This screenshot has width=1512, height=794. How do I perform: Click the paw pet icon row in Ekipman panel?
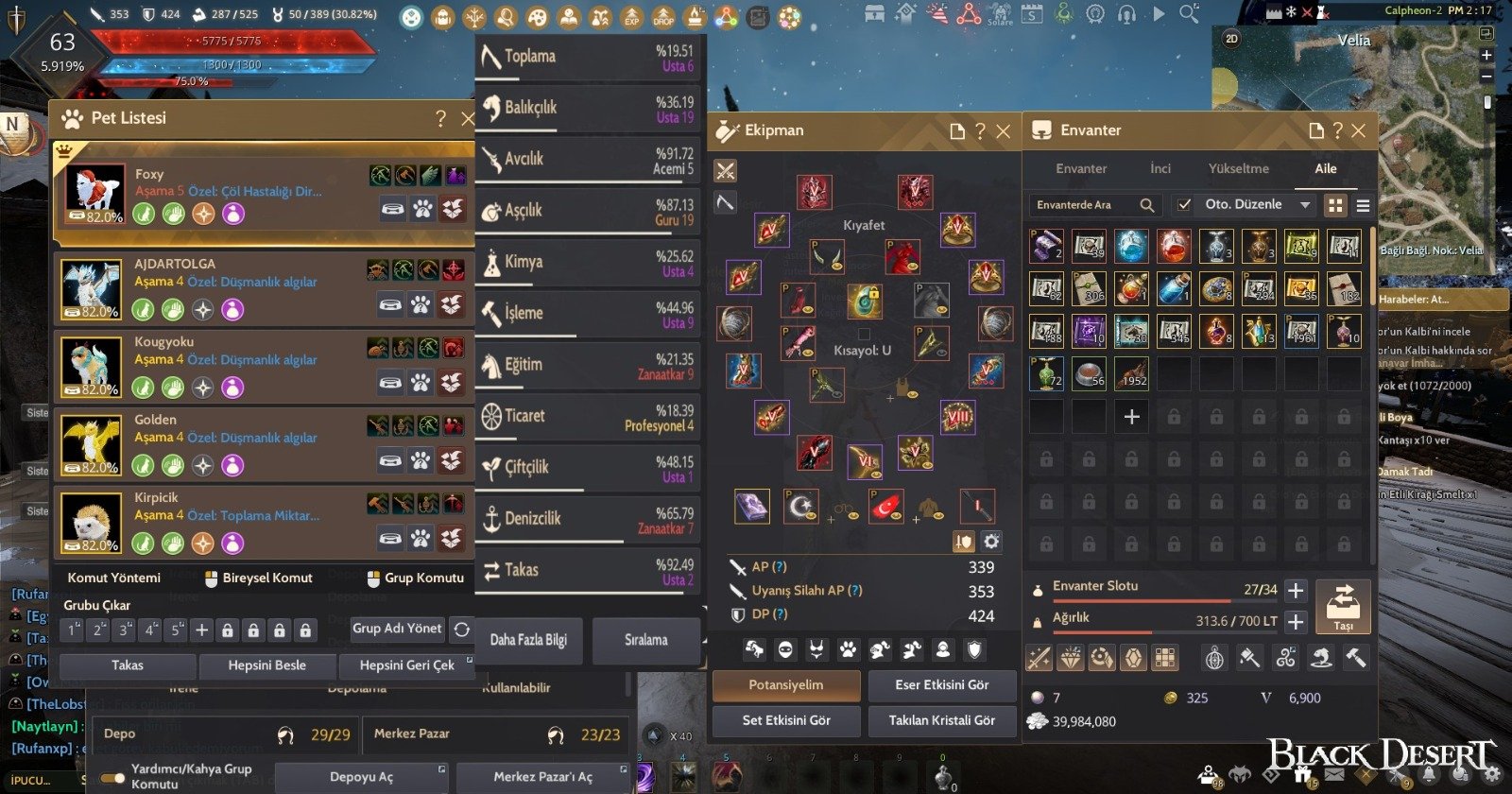tap(849, 650)
